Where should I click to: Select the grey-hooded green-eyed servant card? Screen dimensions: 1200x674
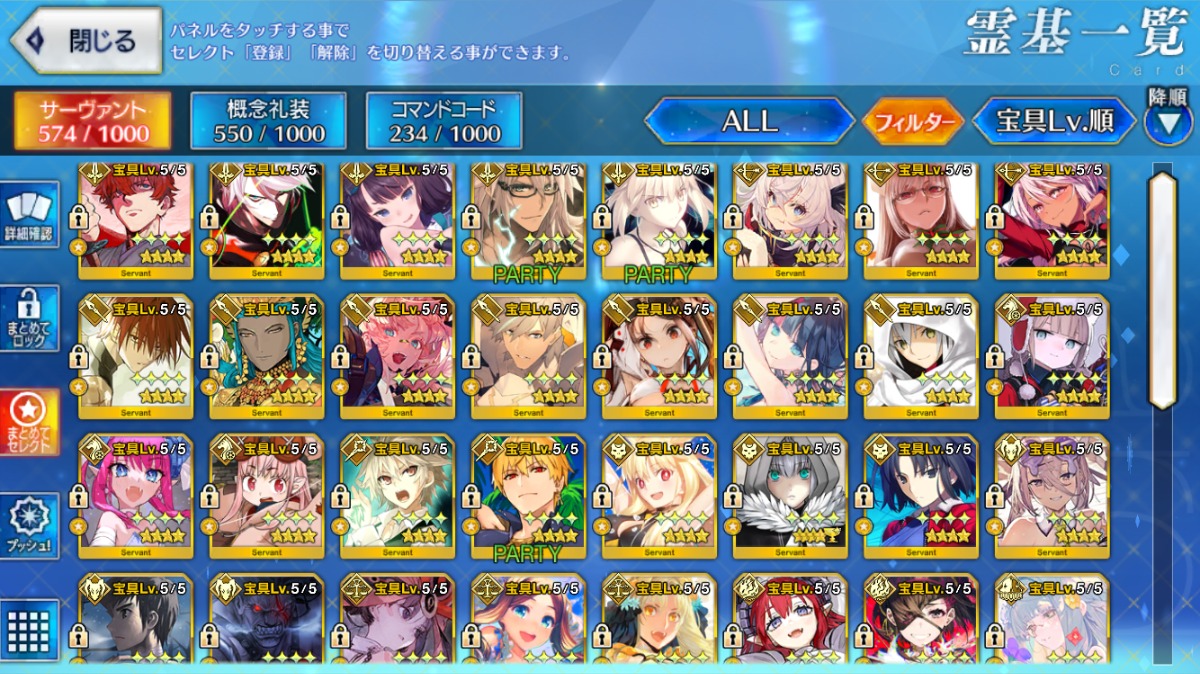790,495
